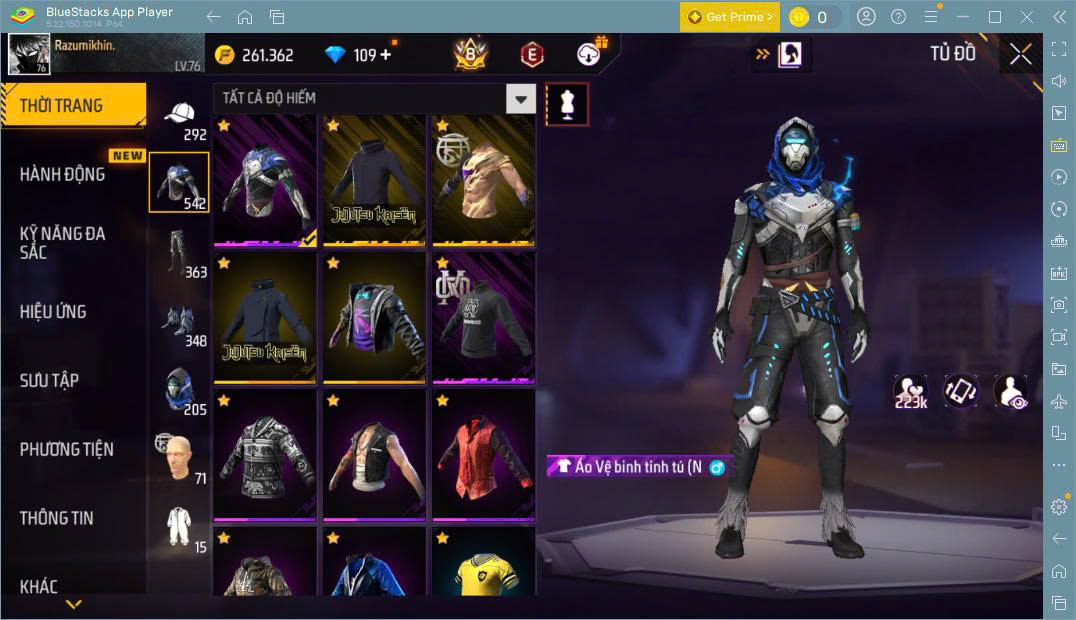Click the BlueStacks Get Prime button
The height and width of the screenshot is (620, 1076).
[730, 17]
